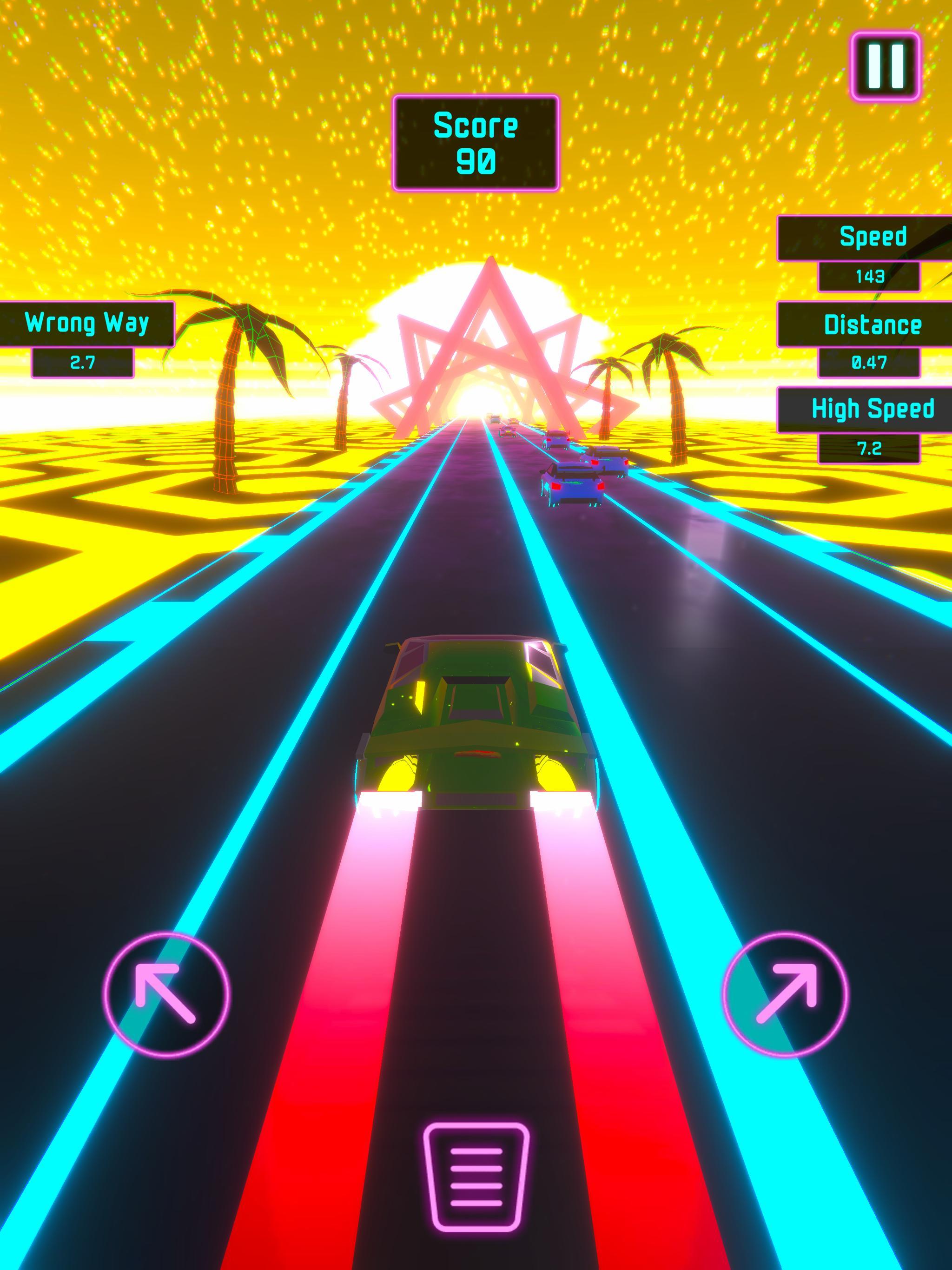Viewport: 952px width, 1270px height.
Task: Tap the speed value 143
Action: click(868, 276)
